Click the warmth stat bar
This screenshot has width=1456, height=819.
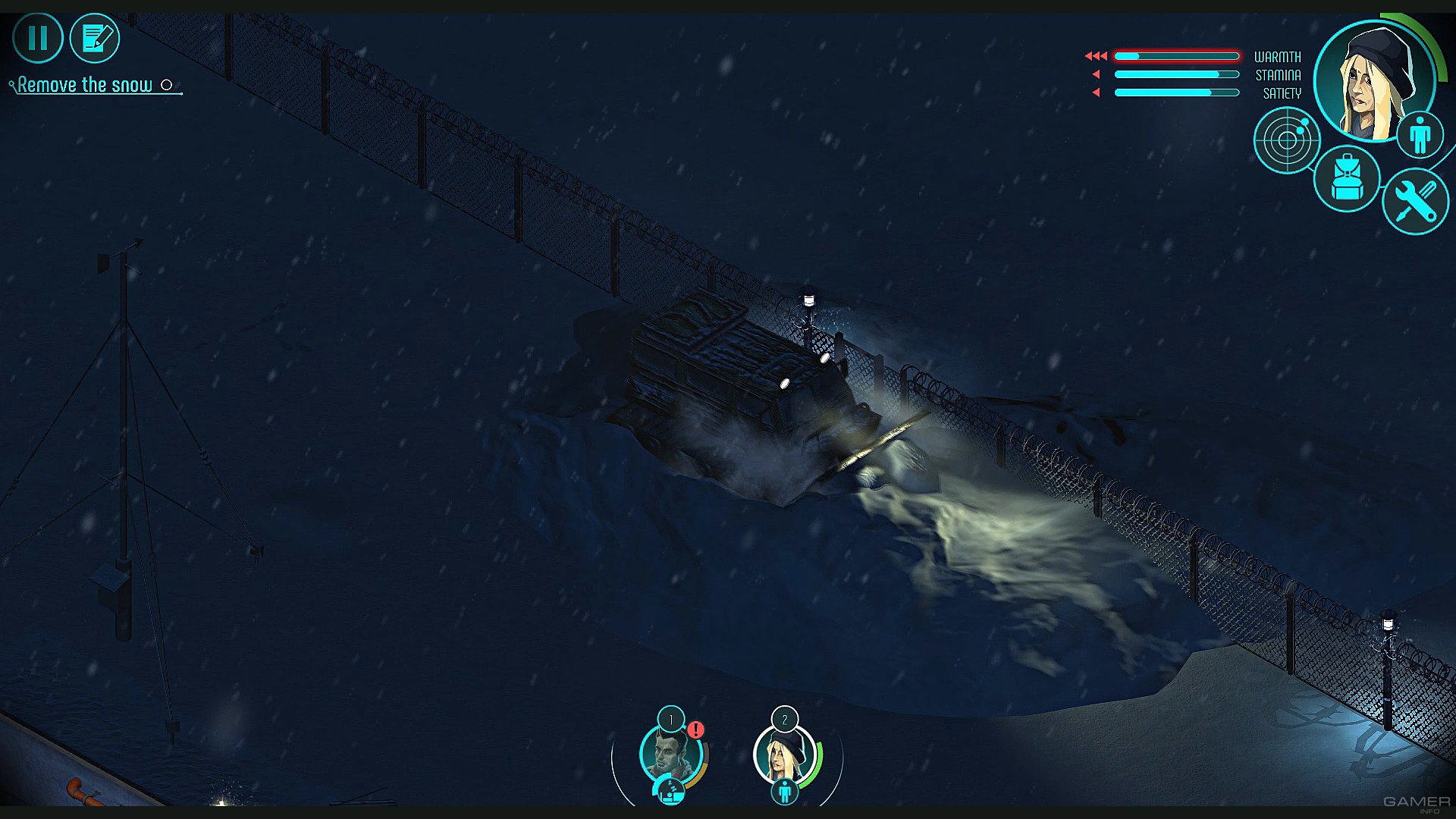1175,55
